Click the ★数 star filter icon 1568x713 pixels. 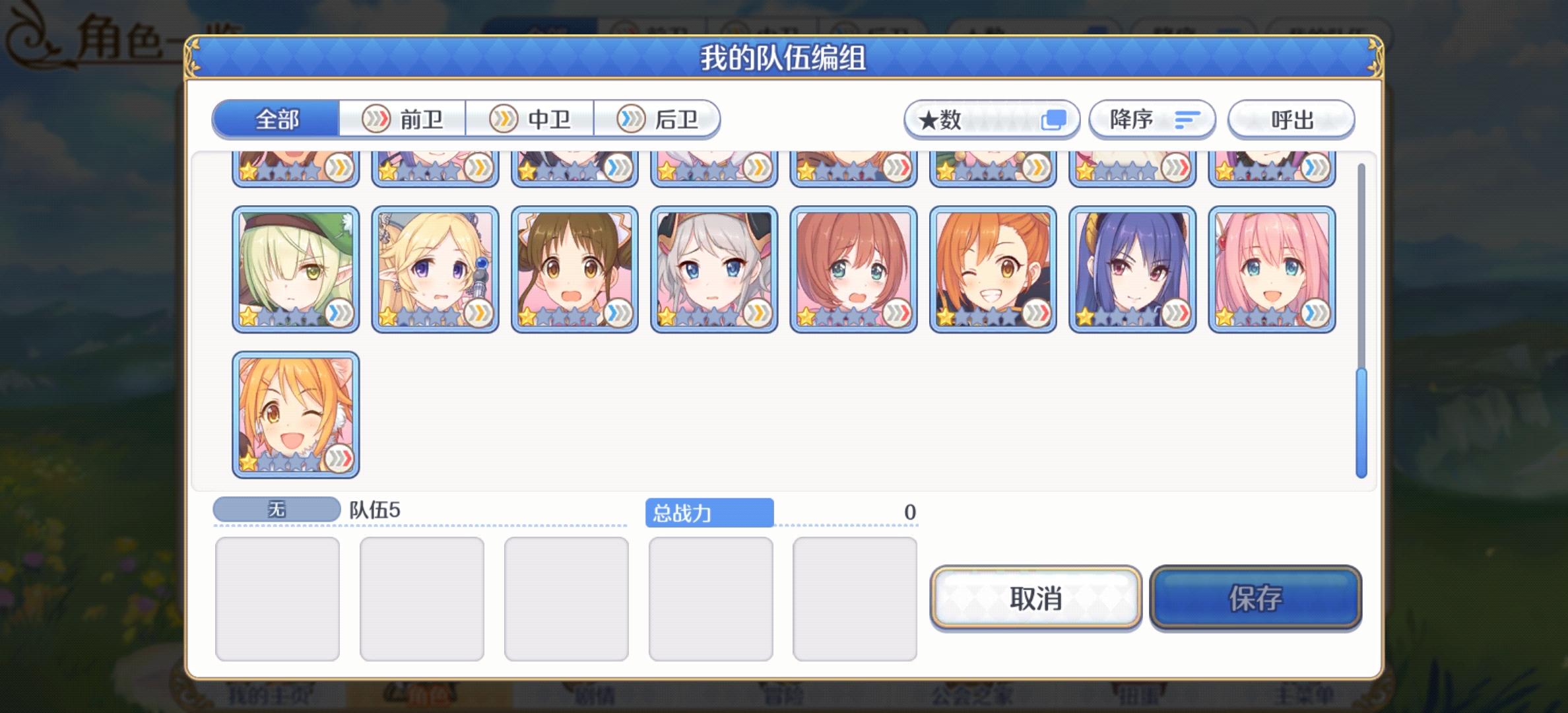993,119
